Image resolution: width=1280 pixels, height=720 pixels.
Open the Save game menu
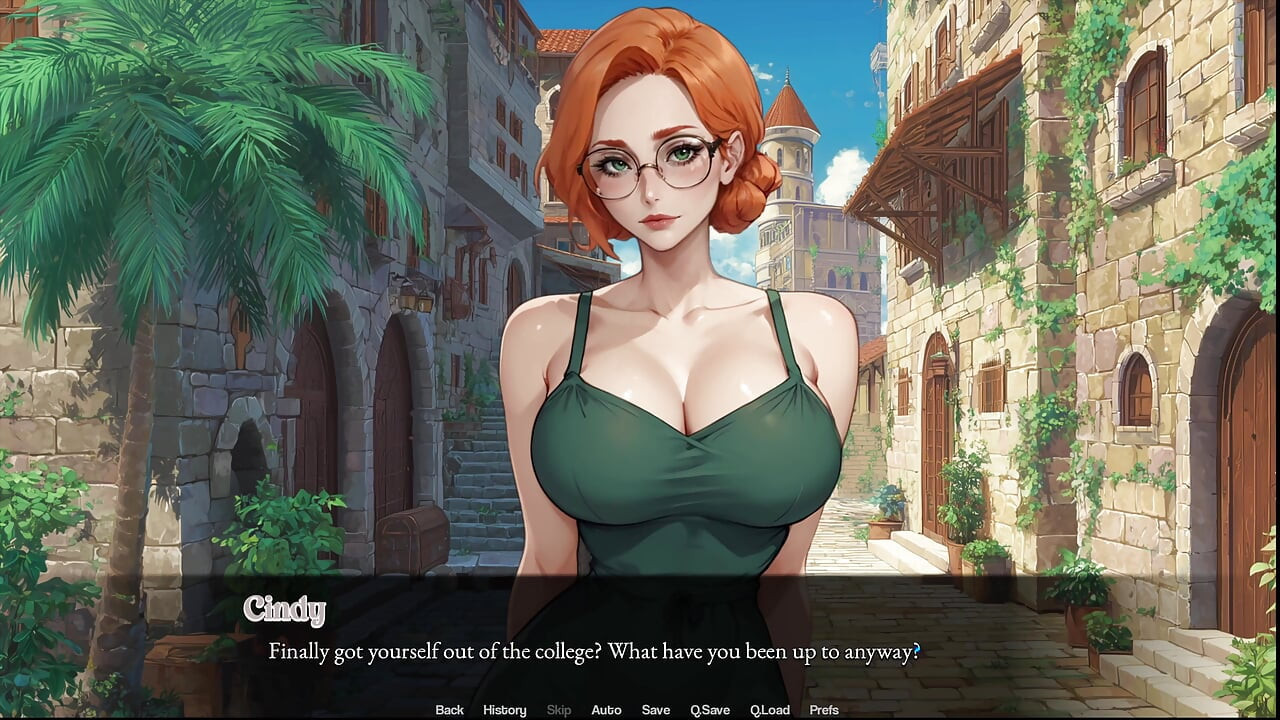pos(655,710)
